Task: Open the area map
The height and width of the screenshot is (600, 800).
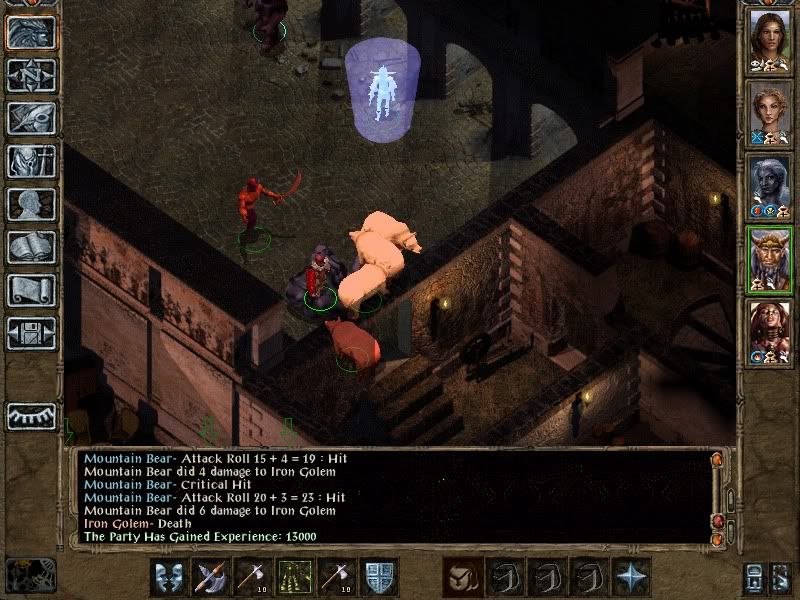Action: (30, 74)
